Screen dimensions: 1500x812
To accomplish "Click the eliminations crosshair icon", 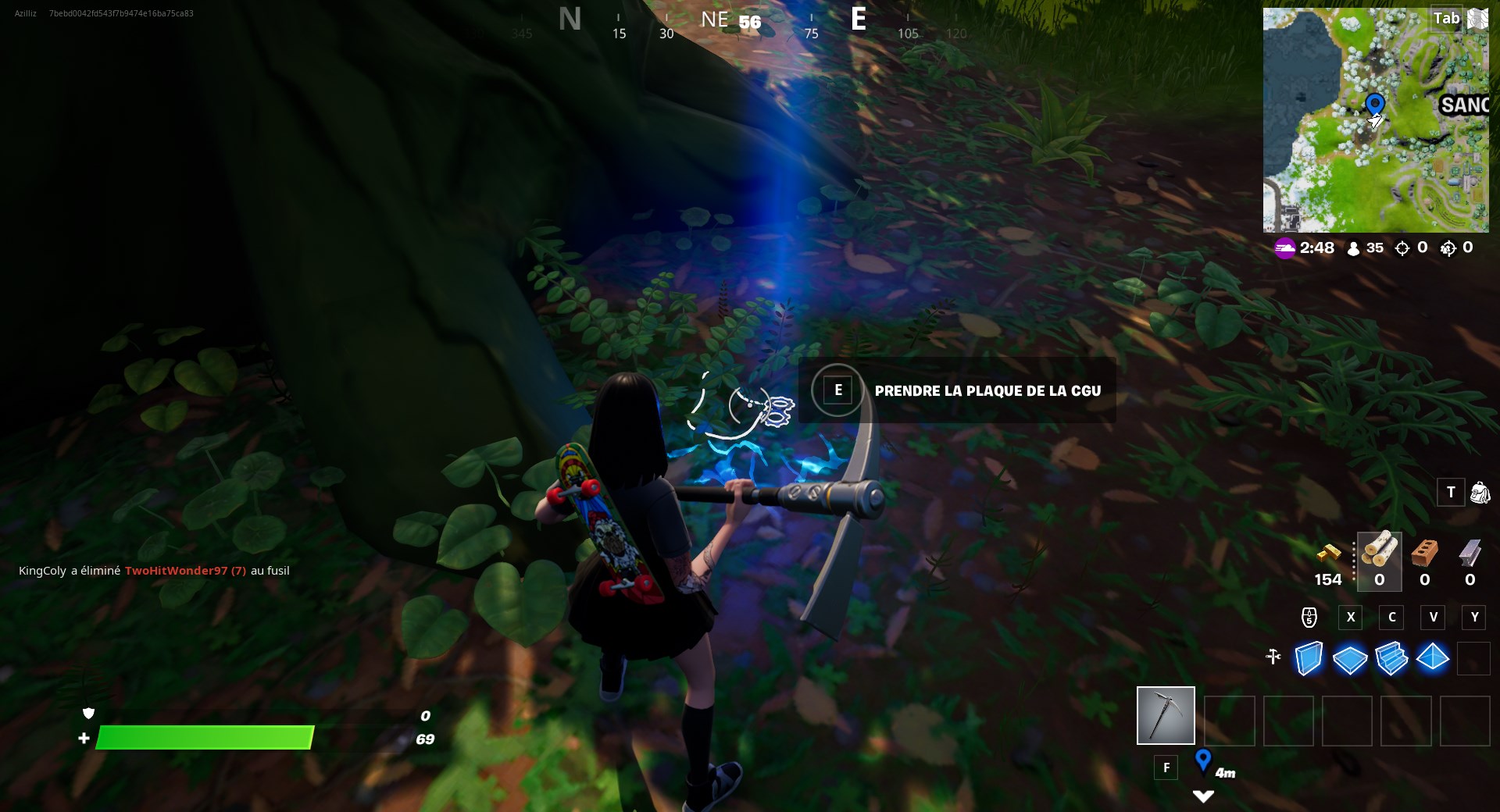I will tap(1402, 248).
